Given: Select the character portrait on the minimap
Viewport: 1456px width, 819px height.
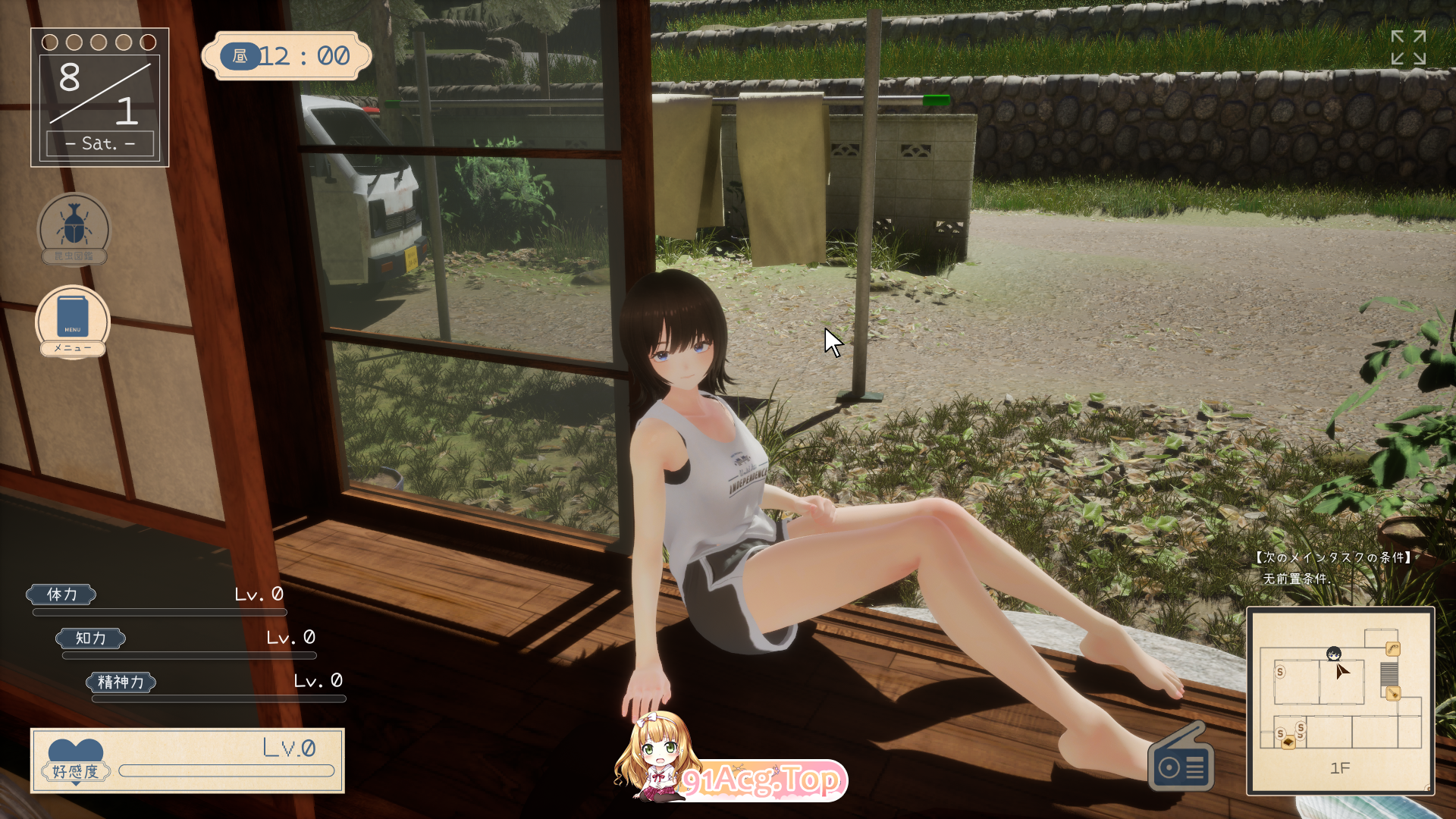Looking at the screenshot, I should click(1334, 654).
